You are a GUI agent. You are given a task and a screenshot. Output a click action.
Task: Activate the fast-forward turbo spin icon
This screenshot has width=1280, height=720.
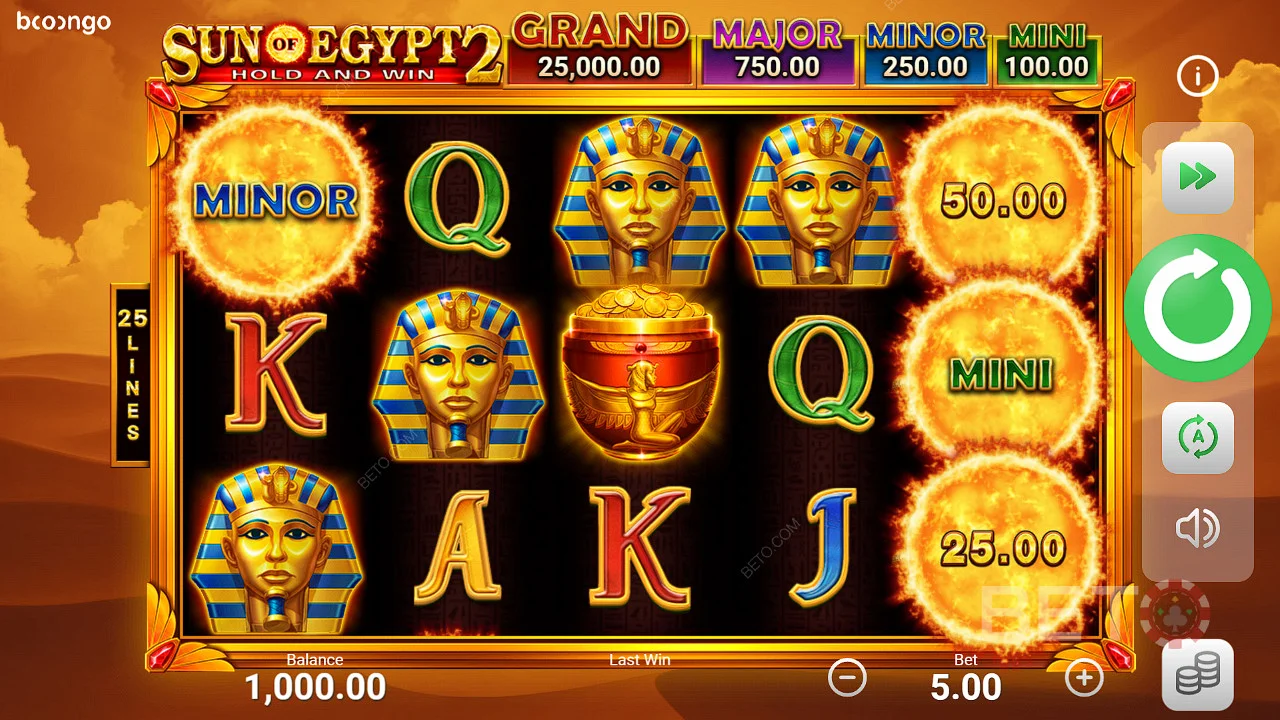pyautogui.click(x=1197, y=177)
